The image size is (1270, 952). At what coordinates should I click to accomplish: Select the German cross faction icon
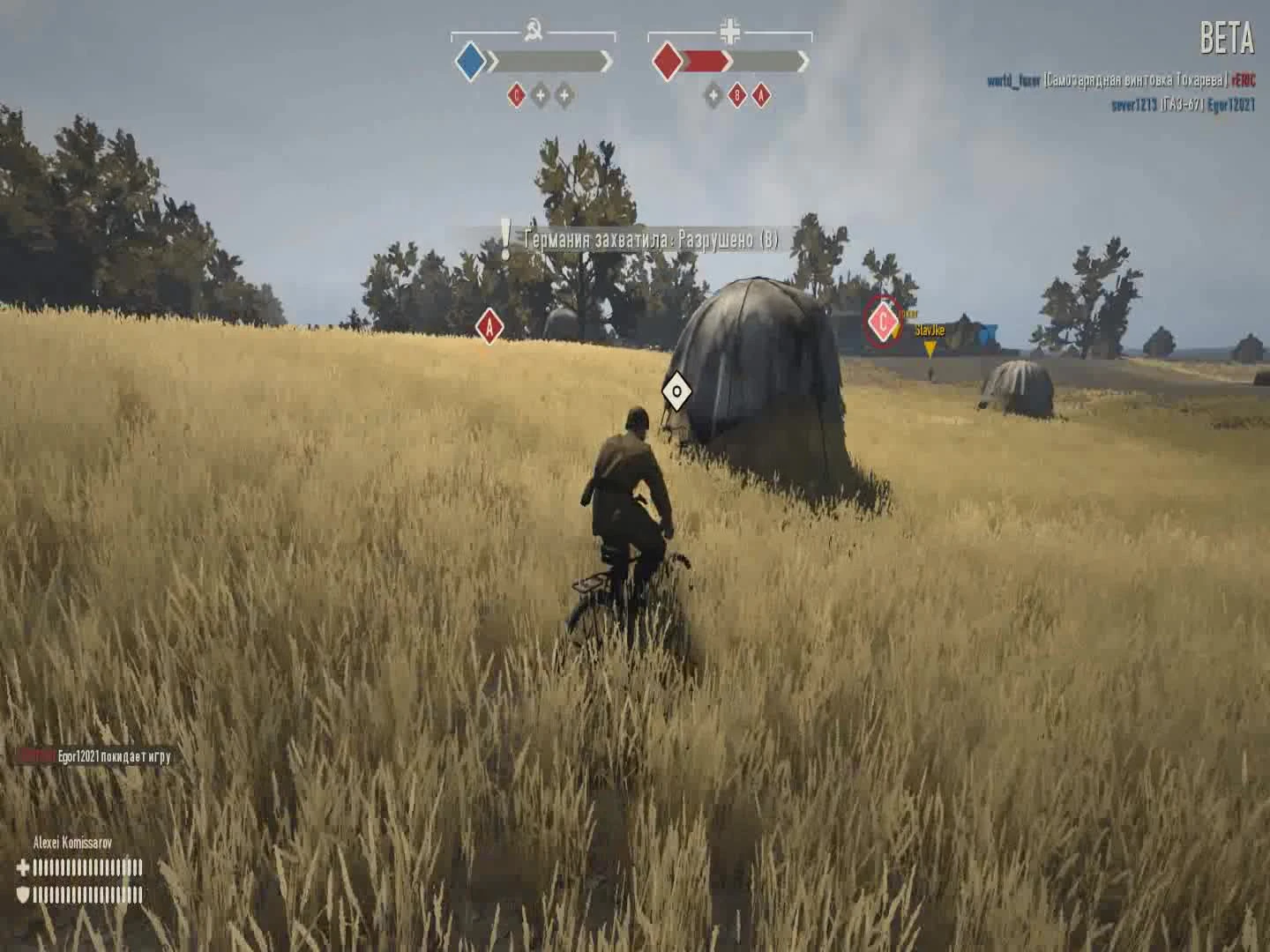coord(730,31)
